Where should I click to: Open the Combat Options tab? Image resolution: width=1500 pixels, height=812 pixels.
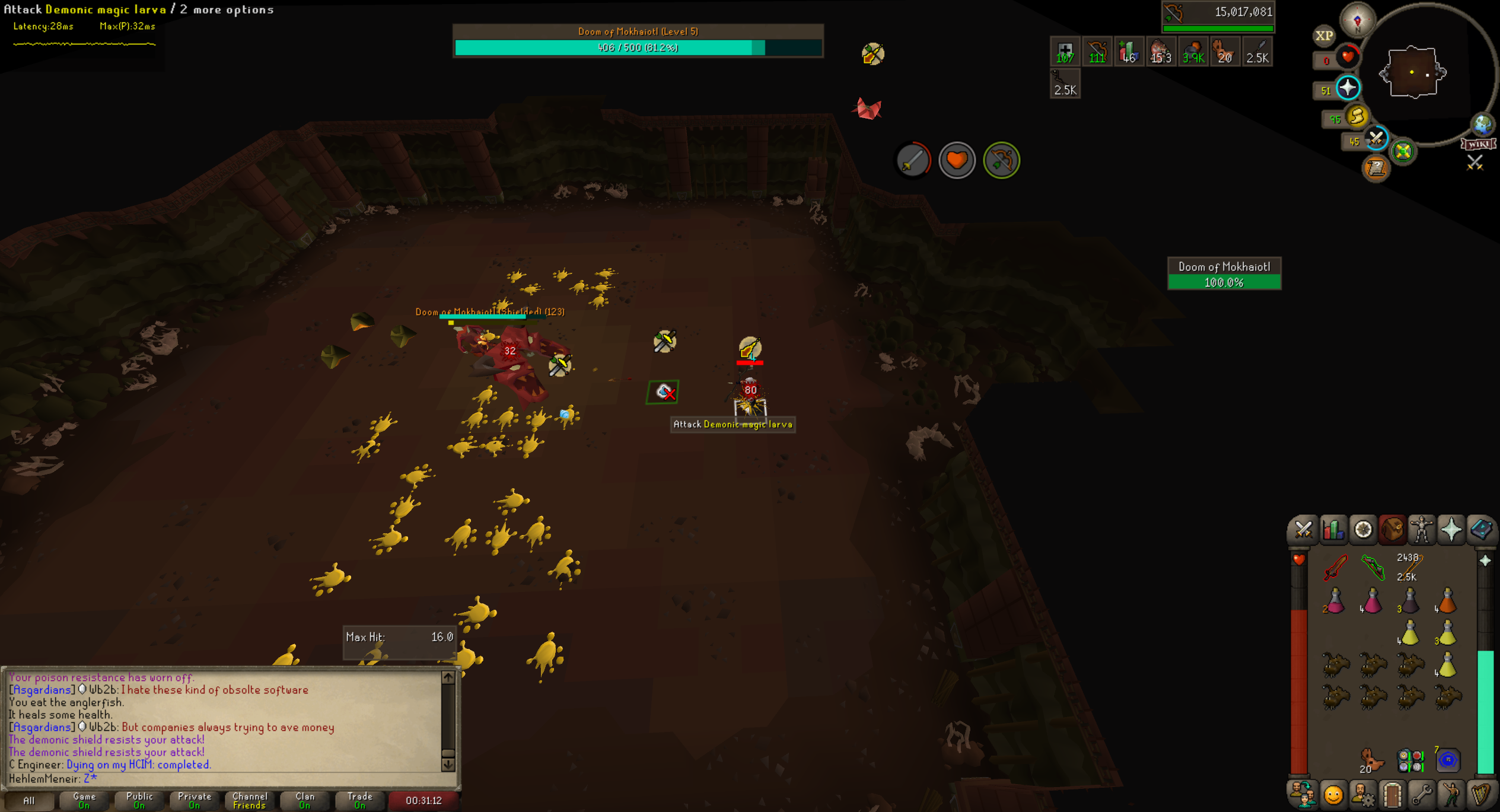point(1303,530)
